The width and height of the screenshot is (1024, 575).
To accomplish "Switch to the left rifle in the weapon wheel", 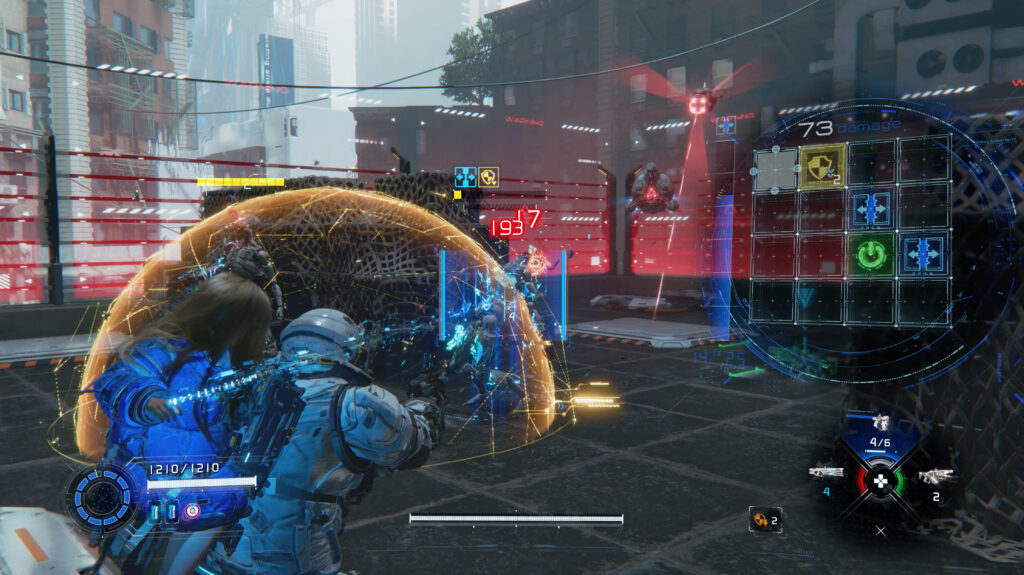I will tap(826, 472).
